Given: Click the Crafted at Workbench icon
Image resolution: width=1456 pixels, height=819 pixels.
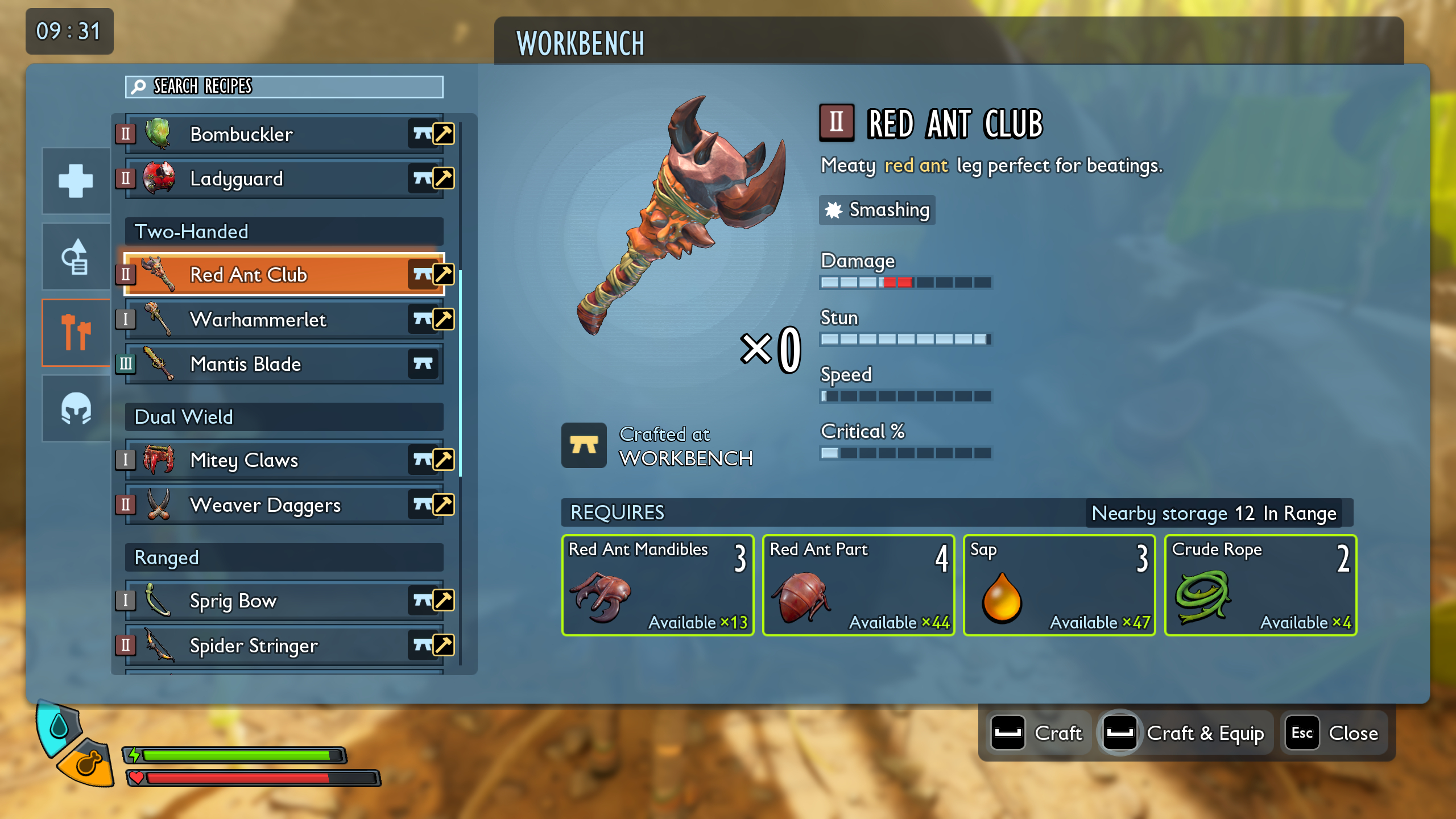Looking at the screenshot, I should click(584, 445).
